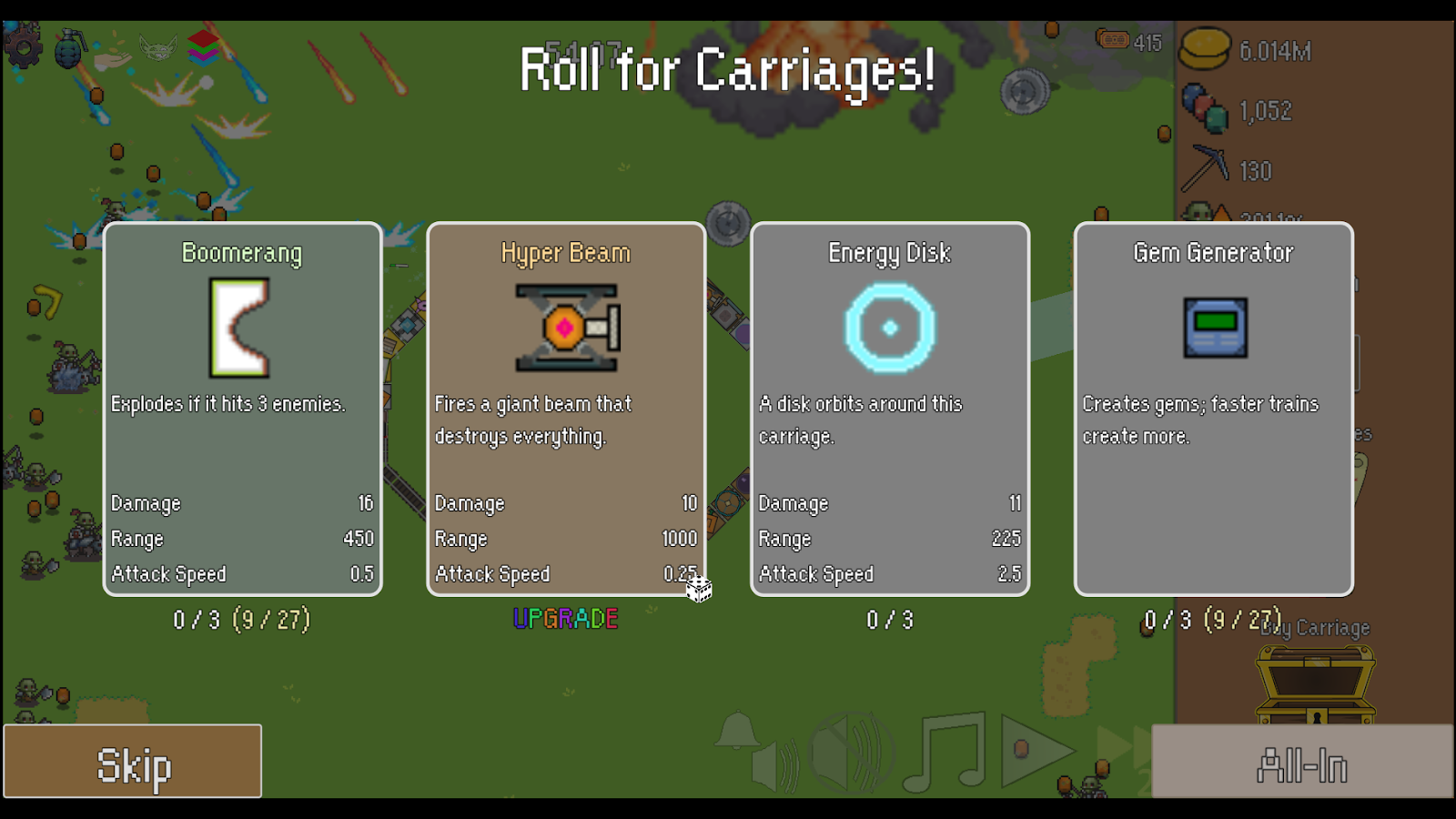
Task: Skip the carriage roll
Action: [133, 762]
